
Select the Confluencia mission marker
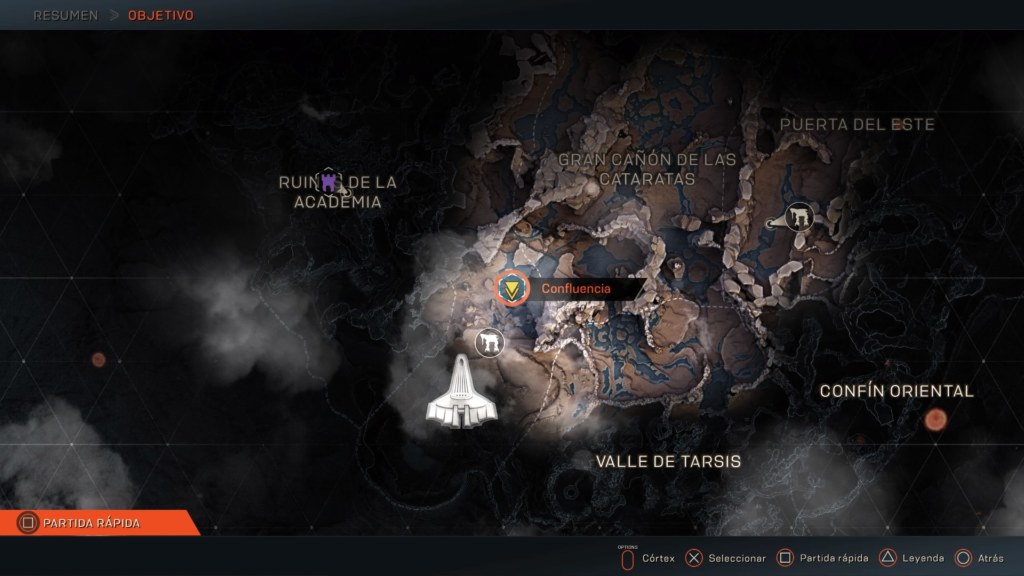coord(513,289)
